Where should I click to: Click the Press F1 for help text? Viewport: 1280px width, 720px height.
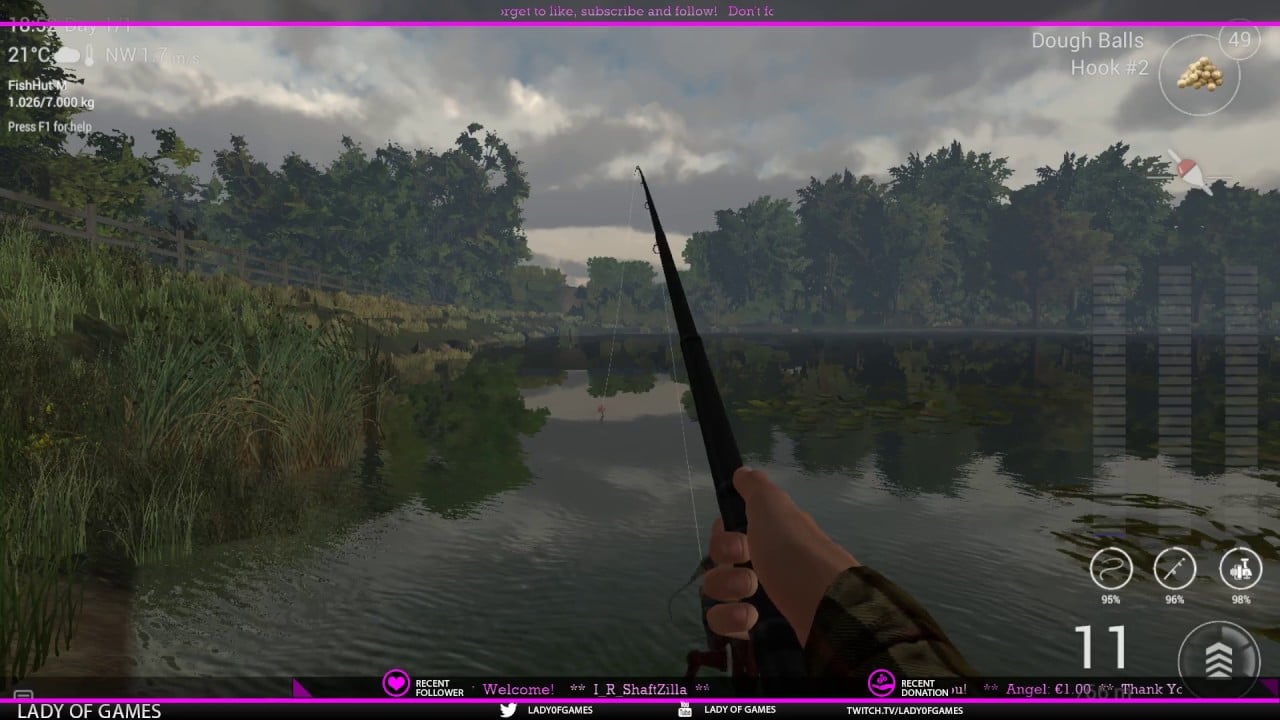pyautogui.click(x=48, y=127)
